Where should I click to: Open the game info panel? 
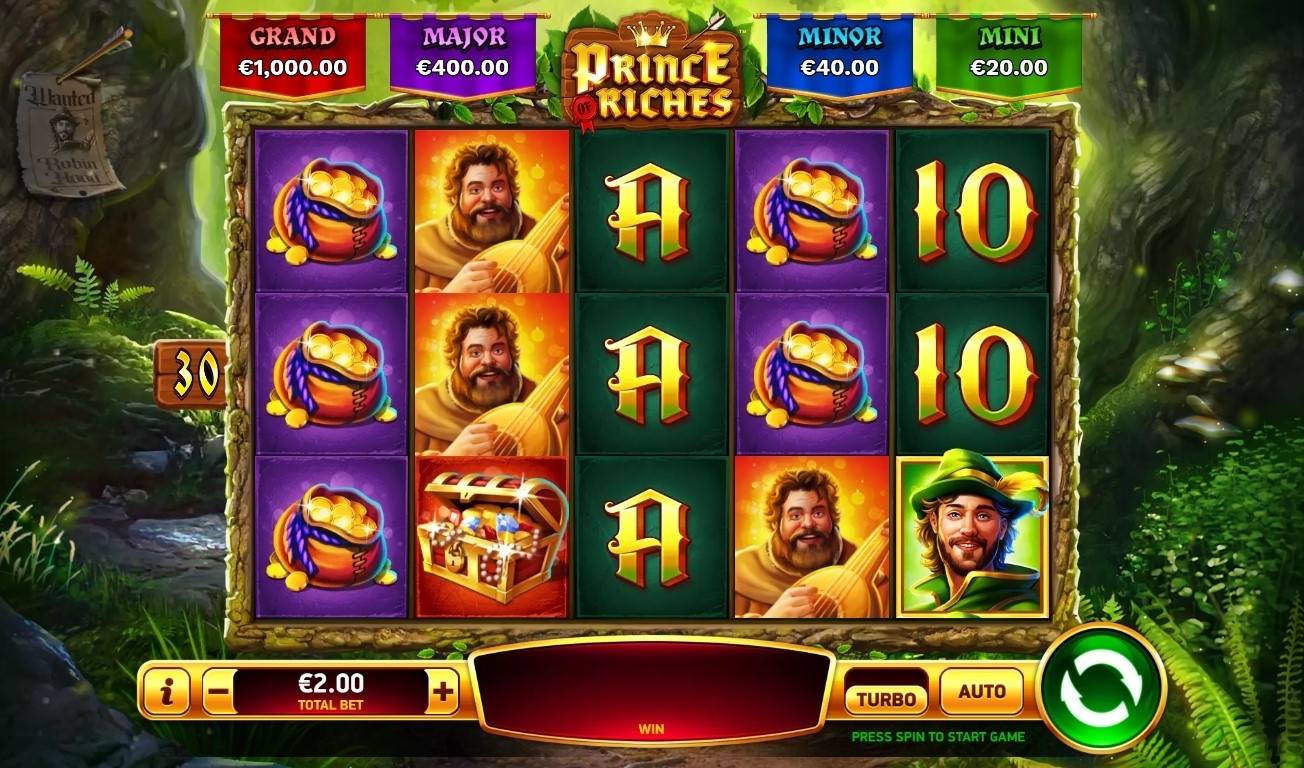pyautogui.click(x=166, y=690)
